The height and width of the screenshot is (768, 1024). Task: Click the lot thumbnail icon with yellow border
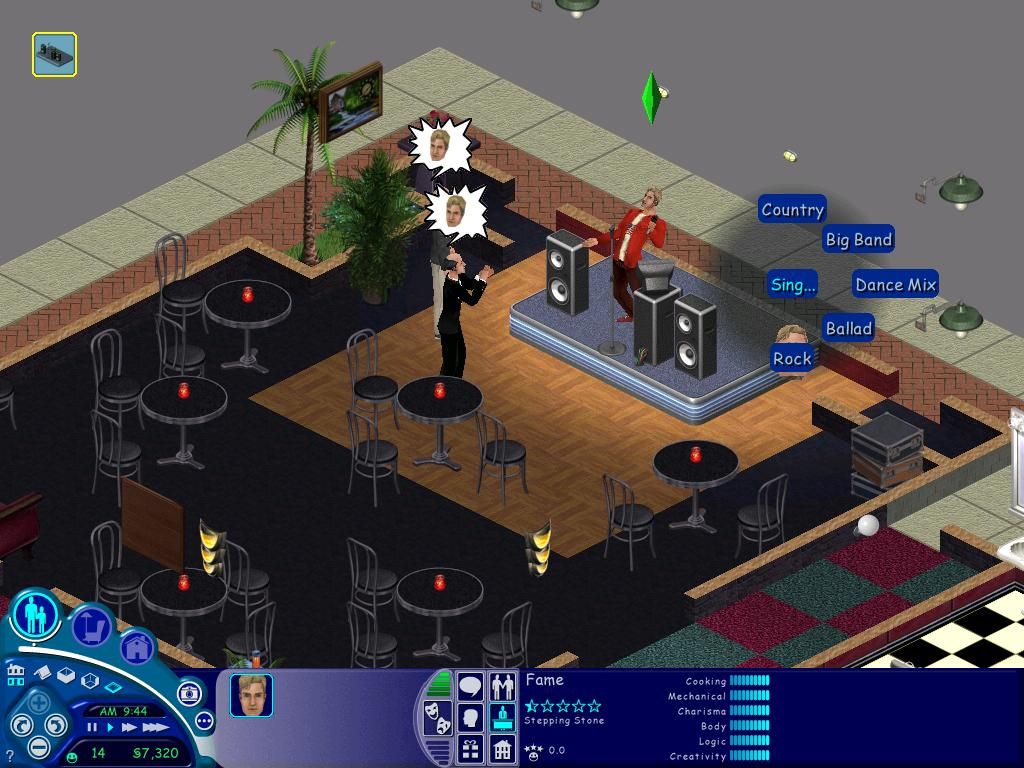[54, 55]
